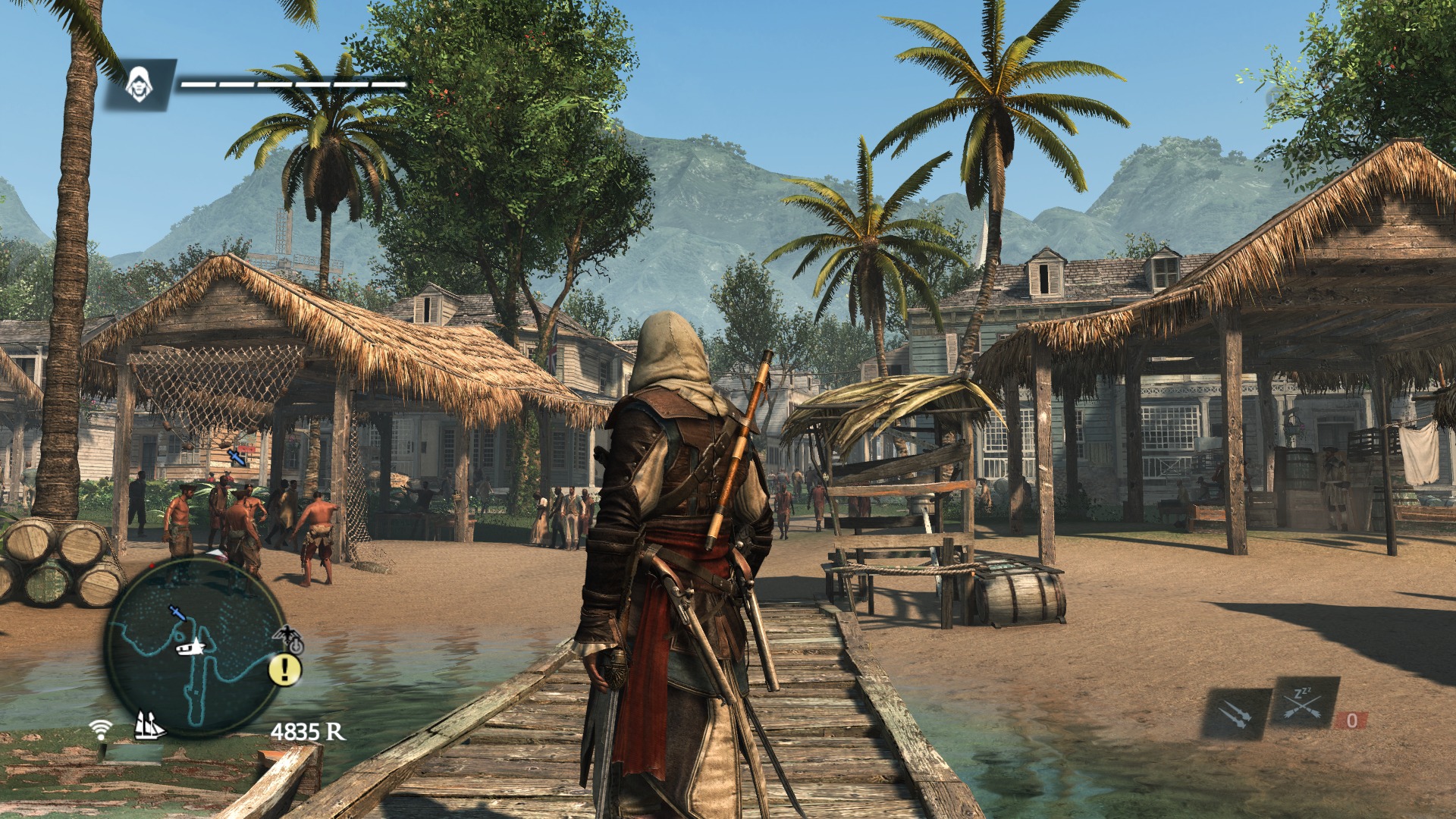The height and width of the screenshot is (819, 1456).
Task: Click the sailing ship icon below minimap
Action: (x=149, y=726)
